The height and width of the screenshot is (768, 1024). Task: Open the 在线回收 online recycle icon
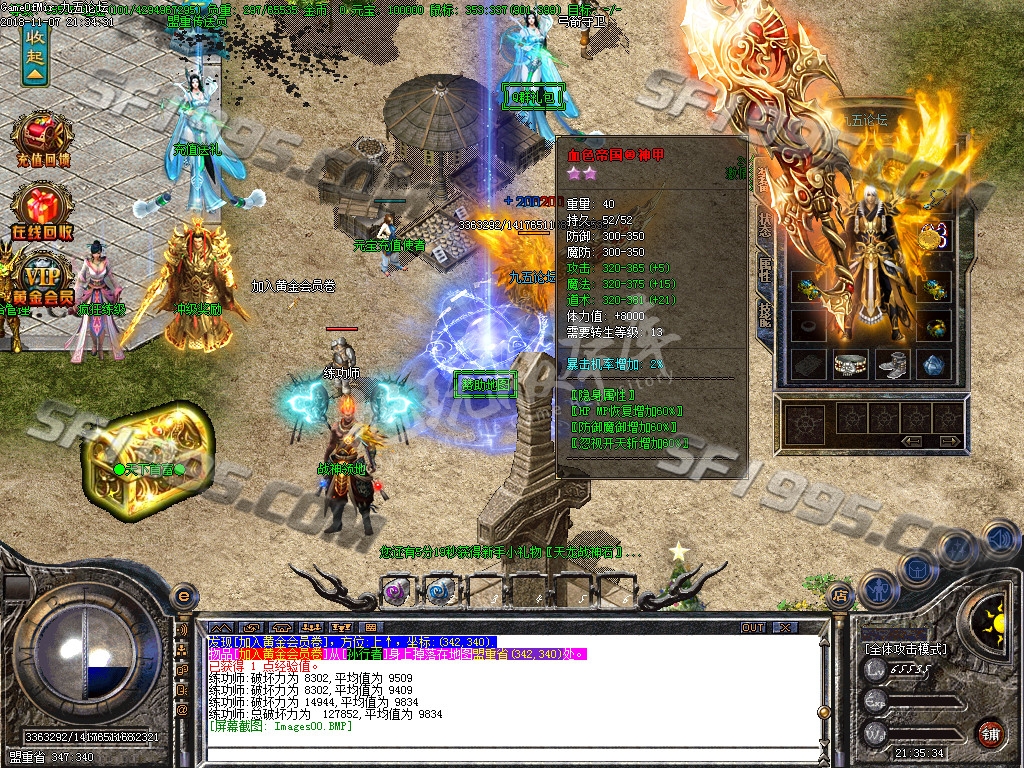pyautogui.click(x=41, y=212)
